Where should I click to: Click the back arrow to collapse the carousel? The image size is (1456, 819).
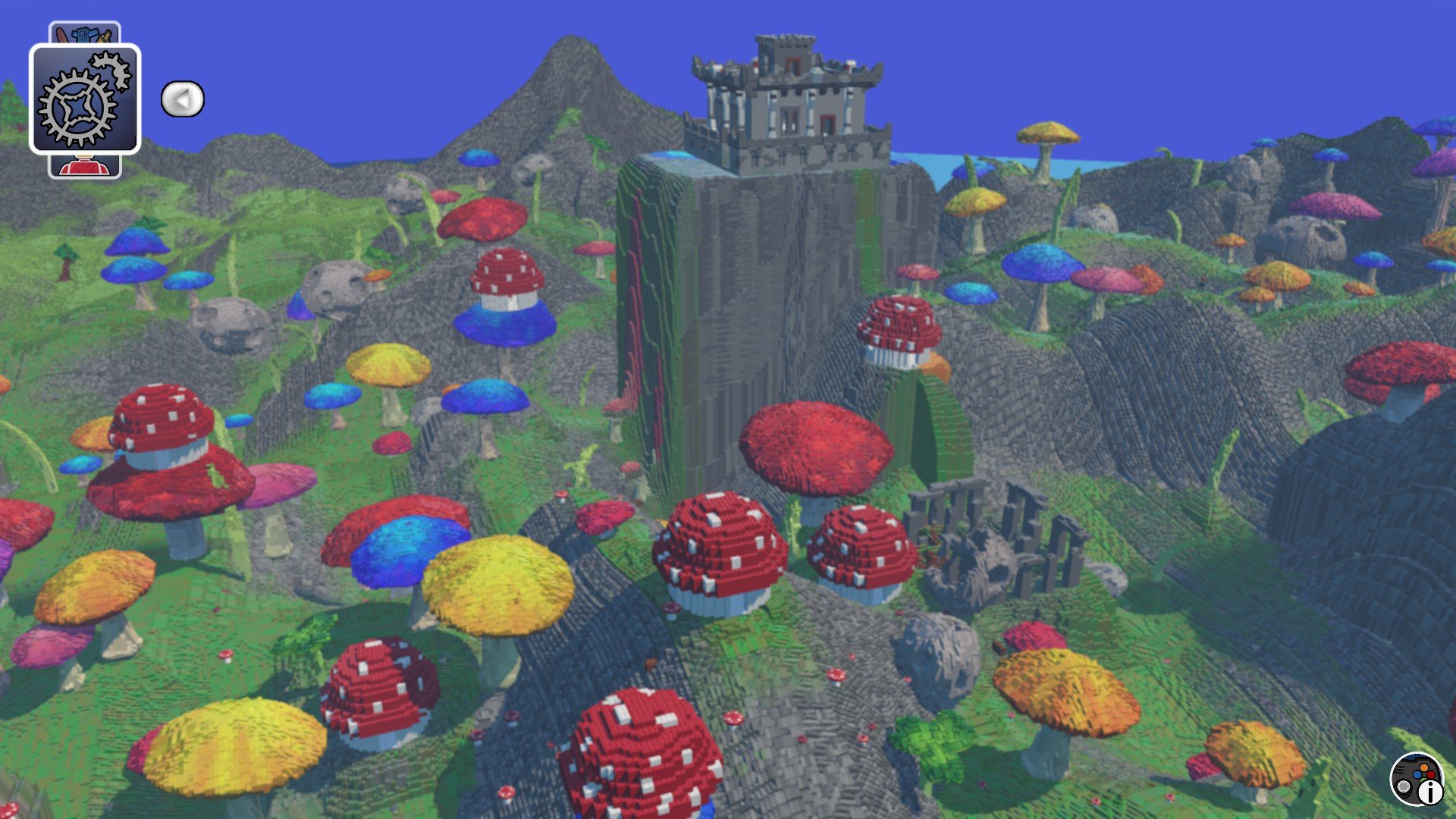click(184, 98)
